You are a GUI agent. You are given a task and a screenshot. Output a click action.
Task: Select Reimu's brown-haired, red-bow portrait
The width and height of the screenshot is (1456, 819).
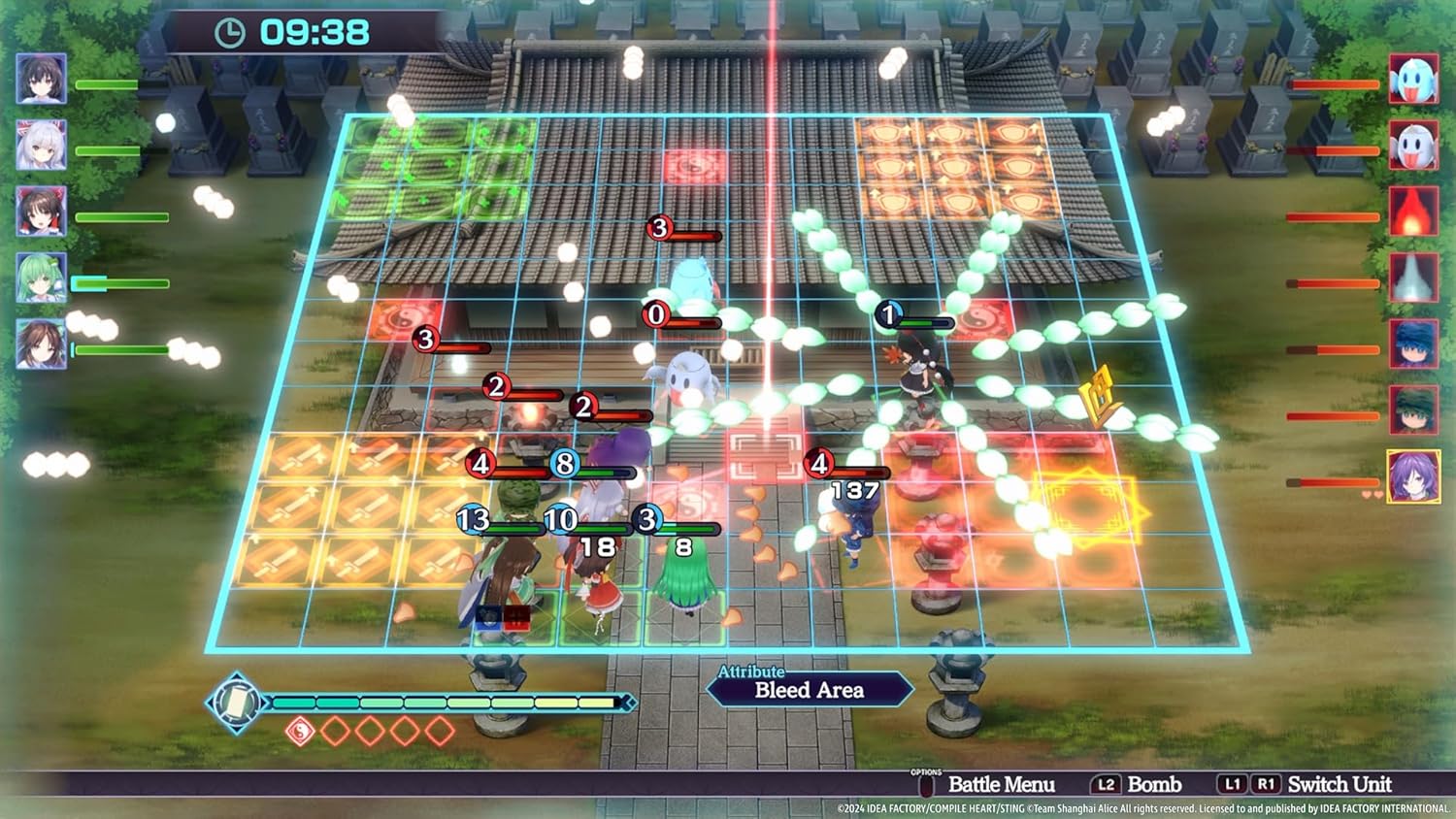[41, 212]
